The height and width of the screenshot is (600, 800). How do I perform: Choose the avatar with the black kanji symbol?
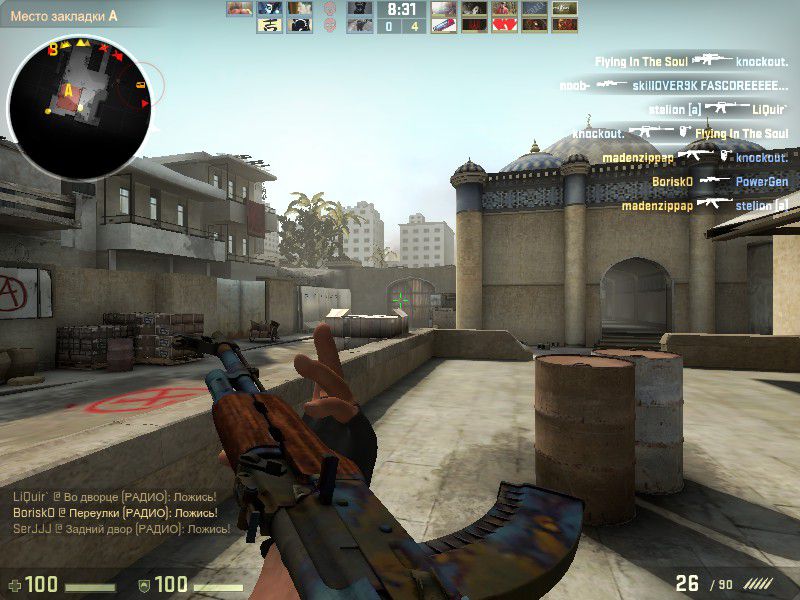(x=267, y=25)
